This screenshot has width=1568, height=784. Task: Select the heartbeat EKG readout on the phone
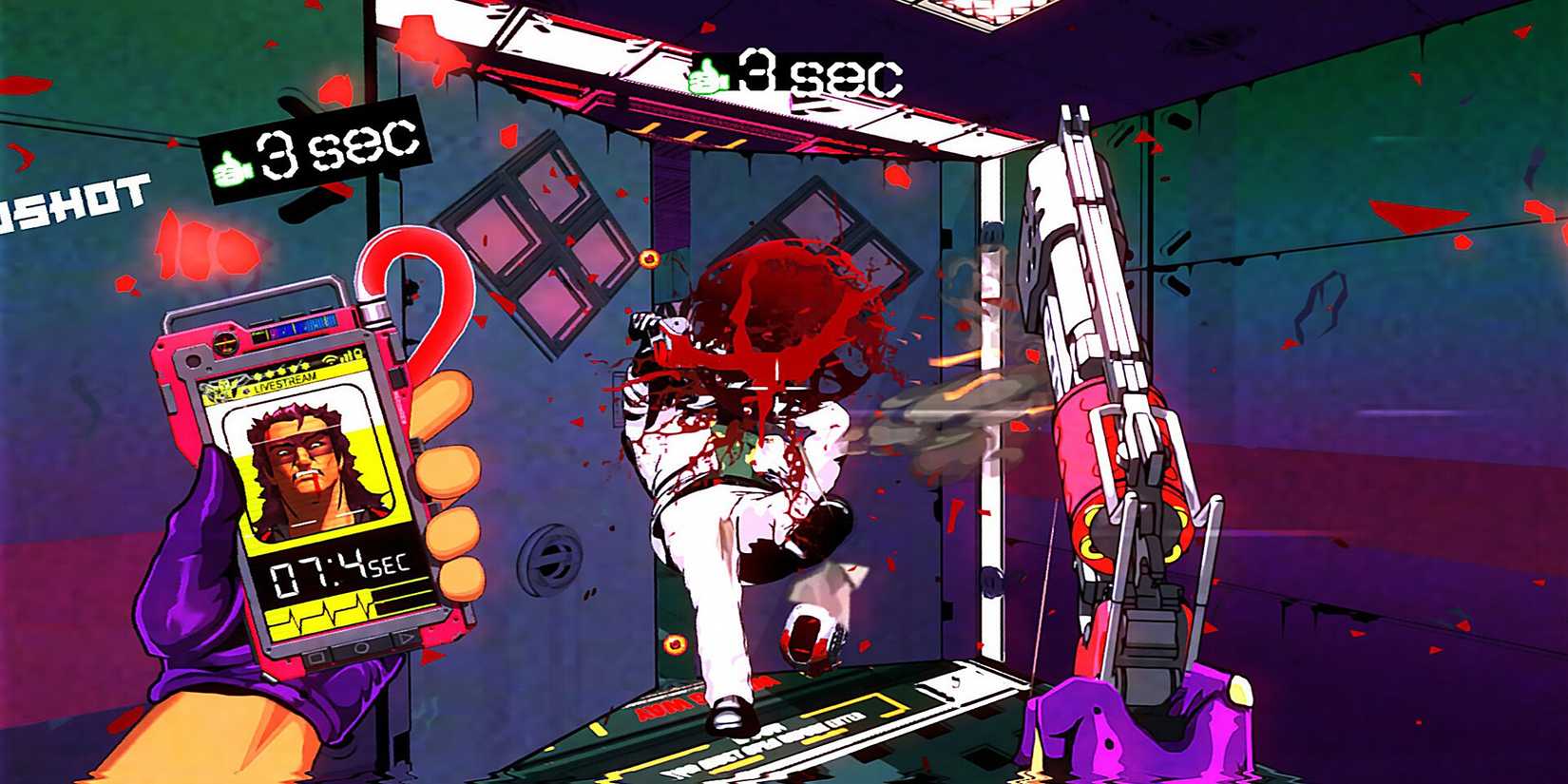[328, 615]
